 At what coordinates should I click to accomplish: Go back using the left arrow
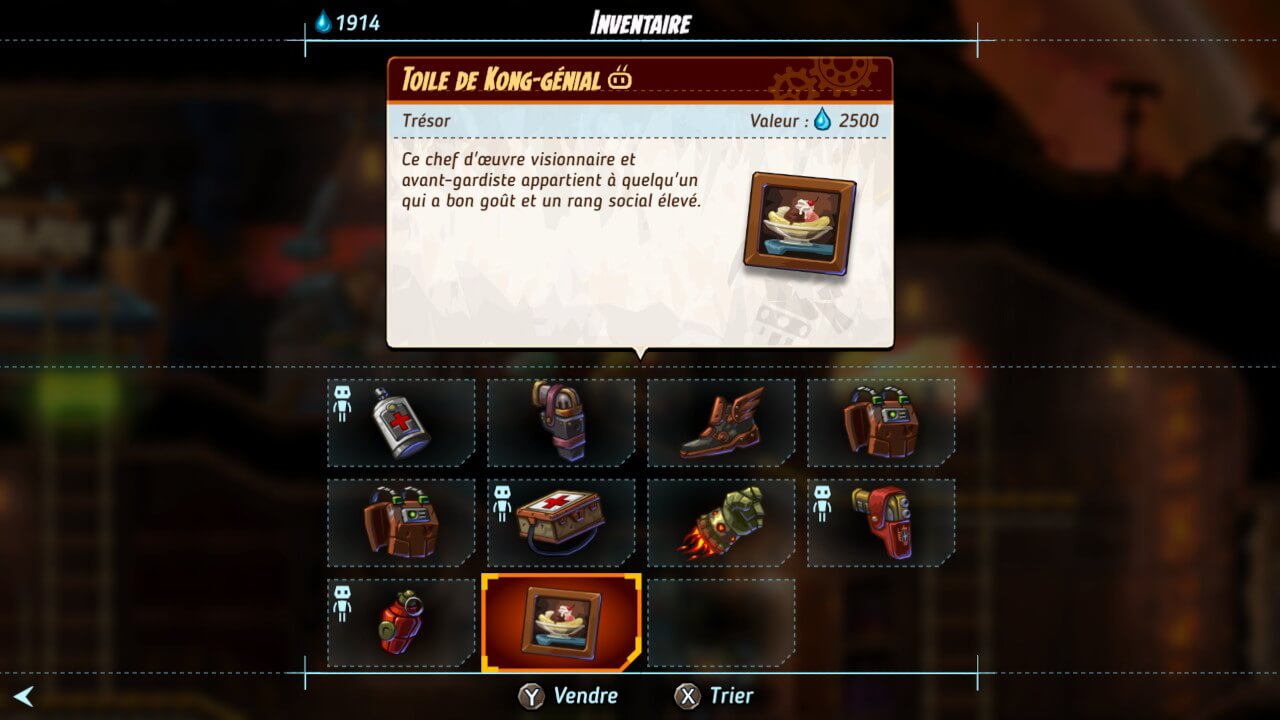pos(23,696)
